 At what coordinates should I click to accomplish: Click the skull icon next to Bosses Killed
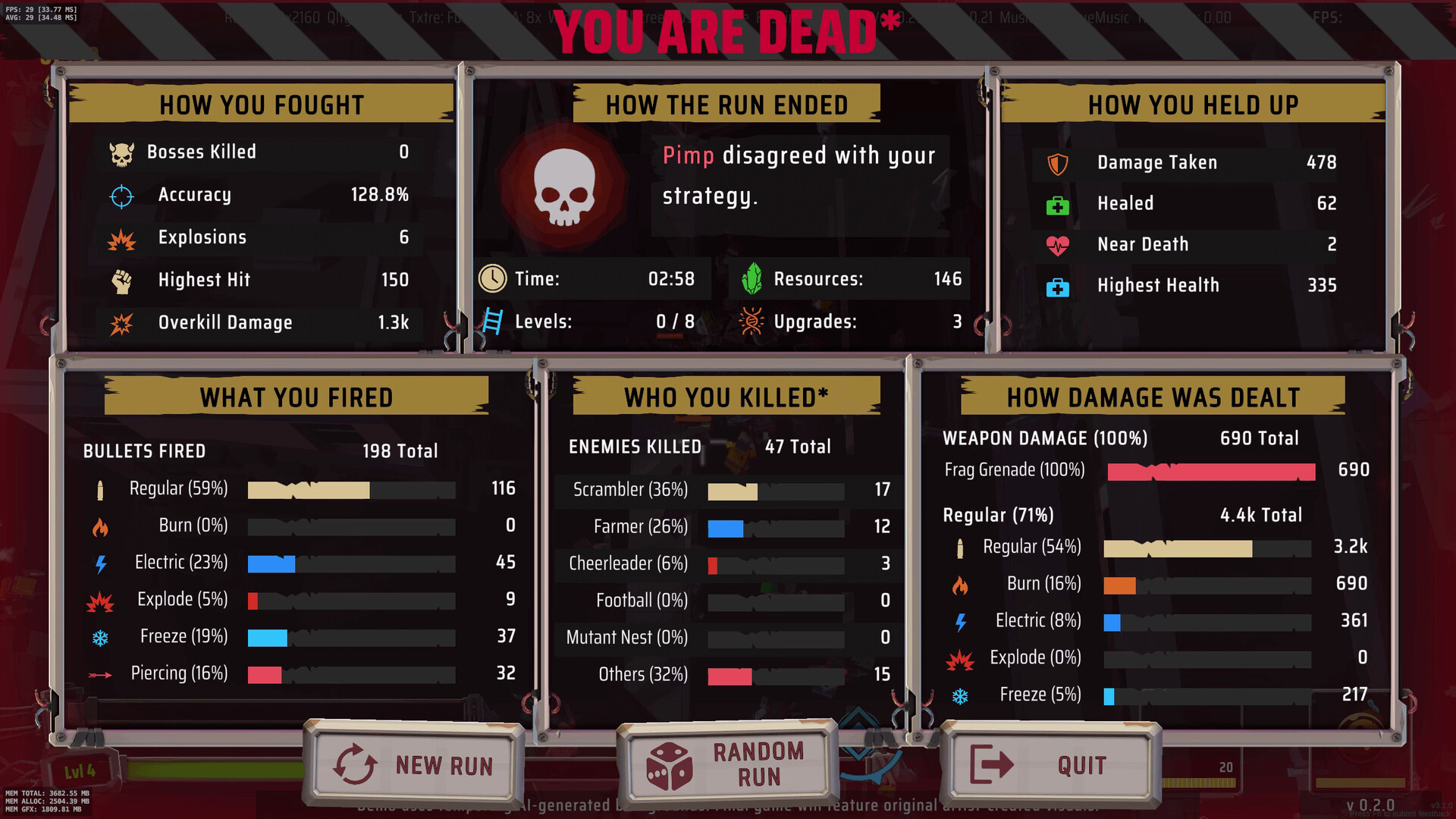(x=121, y=152)
